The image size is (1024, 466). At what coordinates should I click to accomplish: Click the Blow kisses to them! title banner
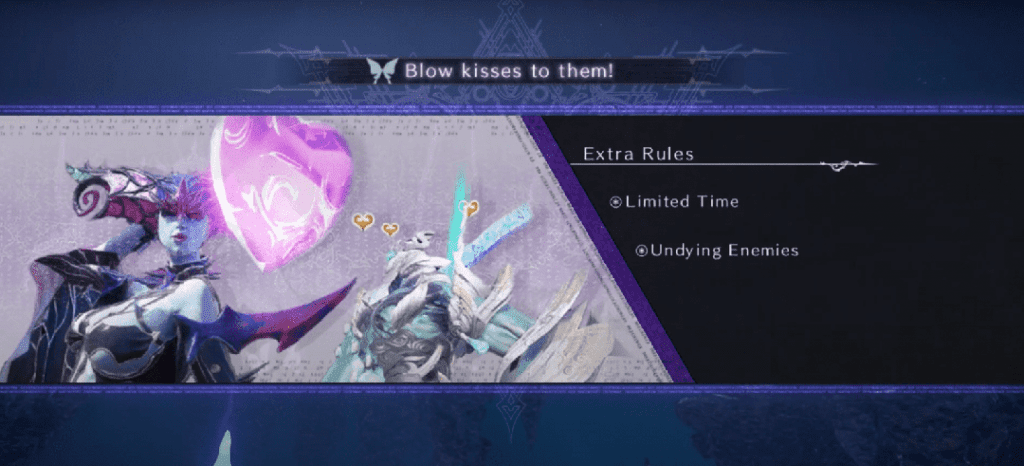tap(510, 71)
